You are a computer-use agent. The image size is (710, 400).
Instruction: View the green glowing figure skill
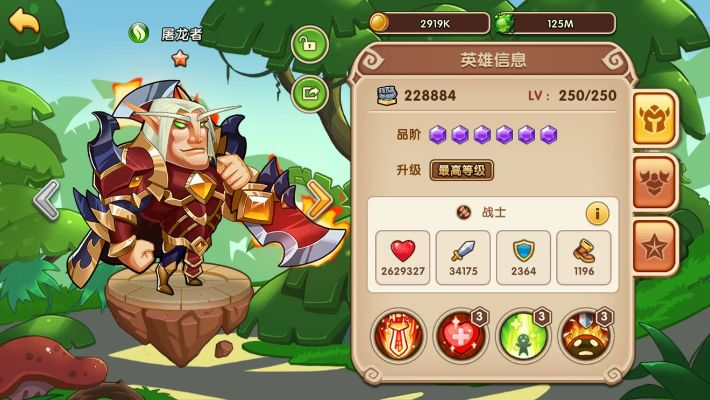[521, 335]
